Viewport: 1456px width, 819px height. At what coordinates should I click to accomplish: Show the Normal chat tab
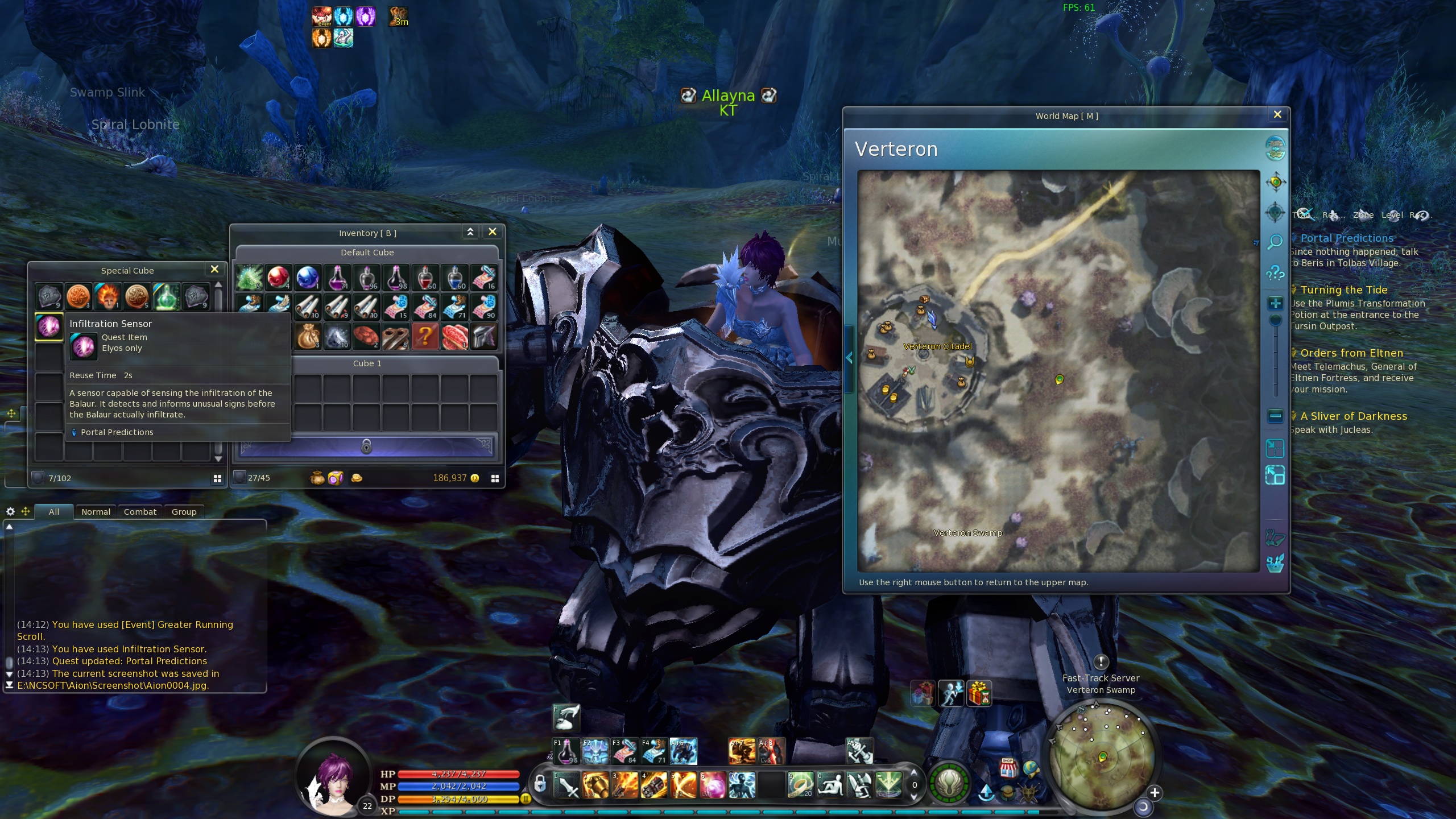tap(96, 512)
